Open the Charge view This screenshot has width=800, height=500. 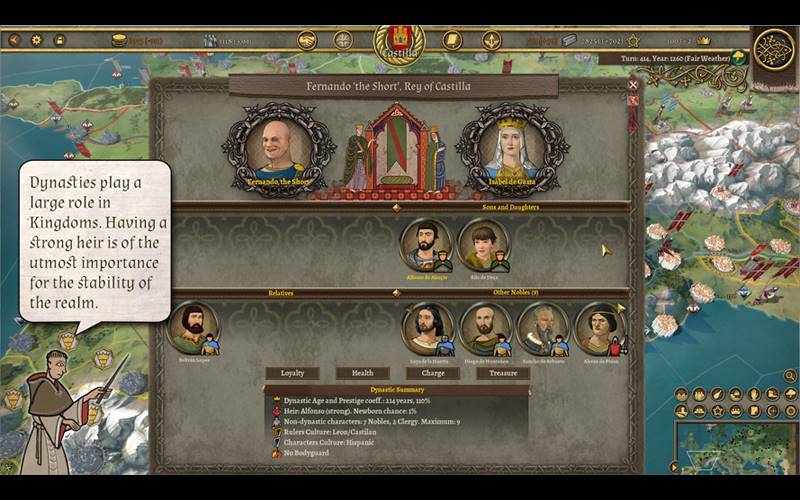pos(433,373)
